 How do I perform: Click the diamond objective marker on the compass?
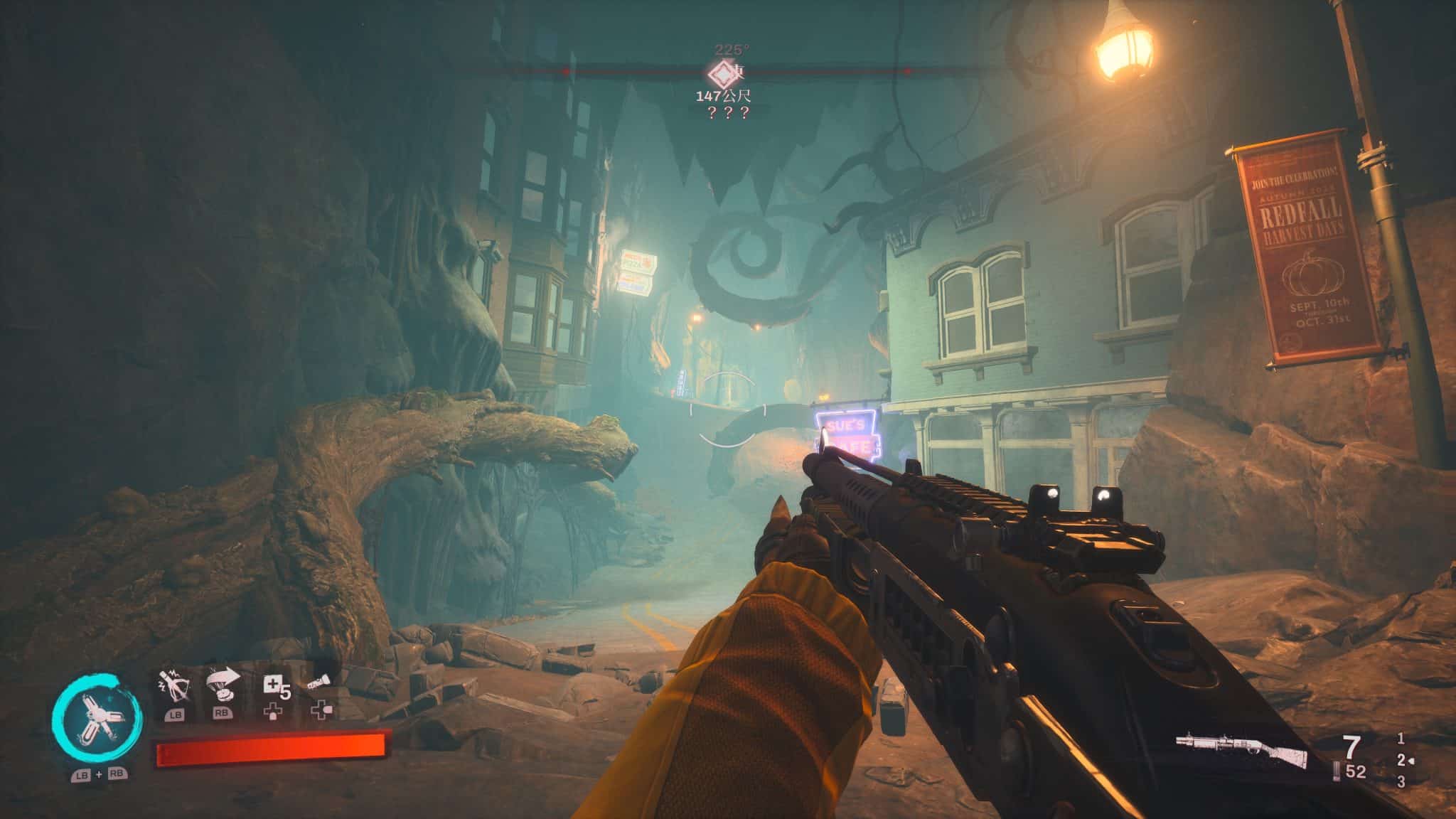click(722, 73)
